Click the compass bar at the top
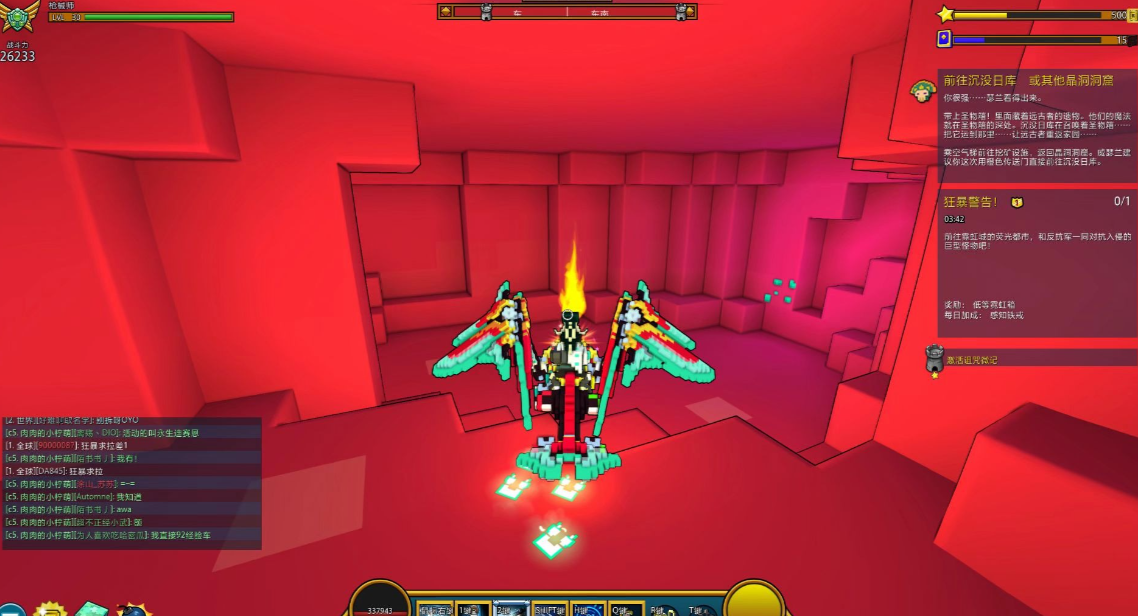 (x=567, y=12)
